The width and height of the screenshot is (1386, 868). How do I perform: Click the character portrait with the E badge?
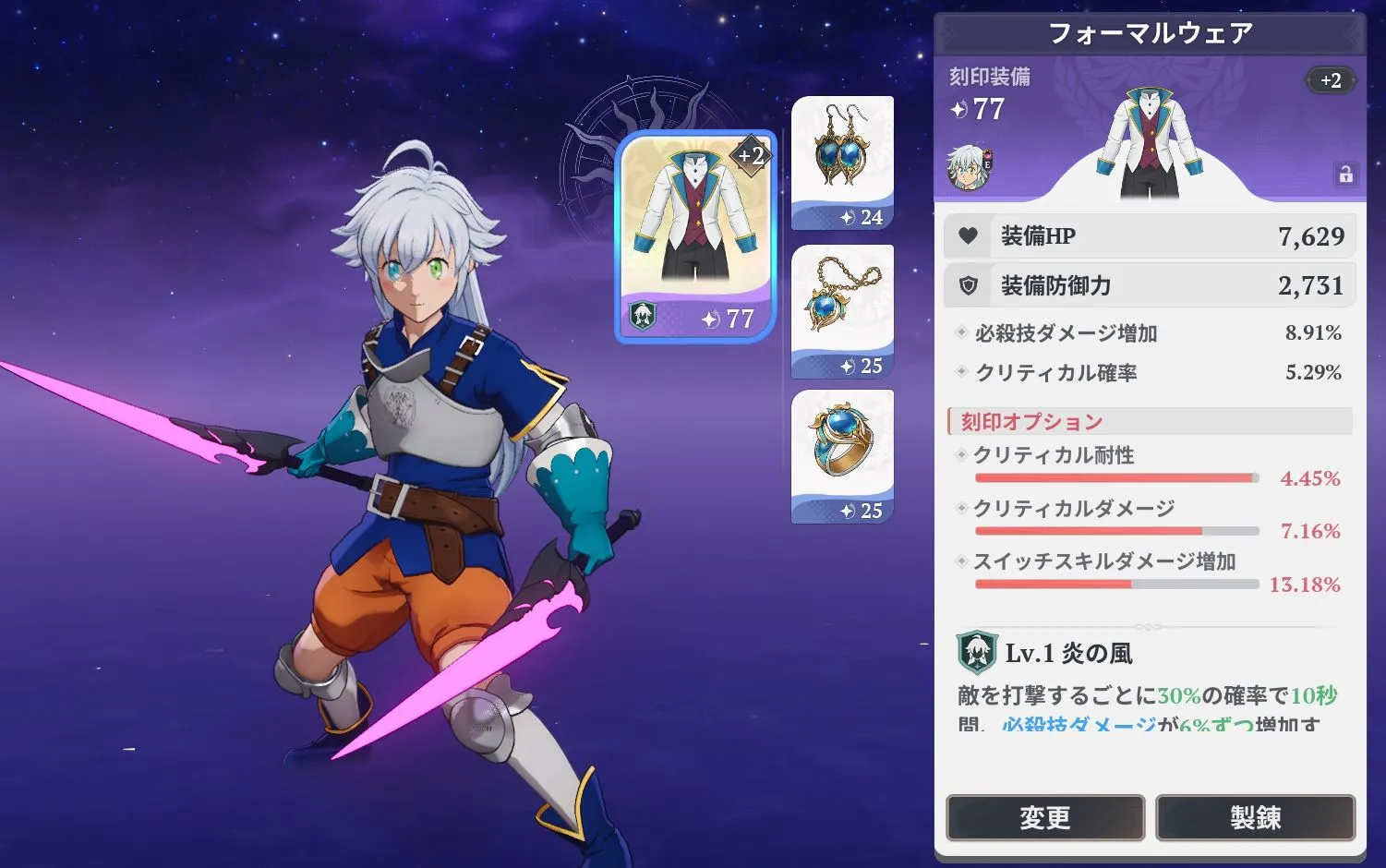pyautogui.click(x=970, y=170)
